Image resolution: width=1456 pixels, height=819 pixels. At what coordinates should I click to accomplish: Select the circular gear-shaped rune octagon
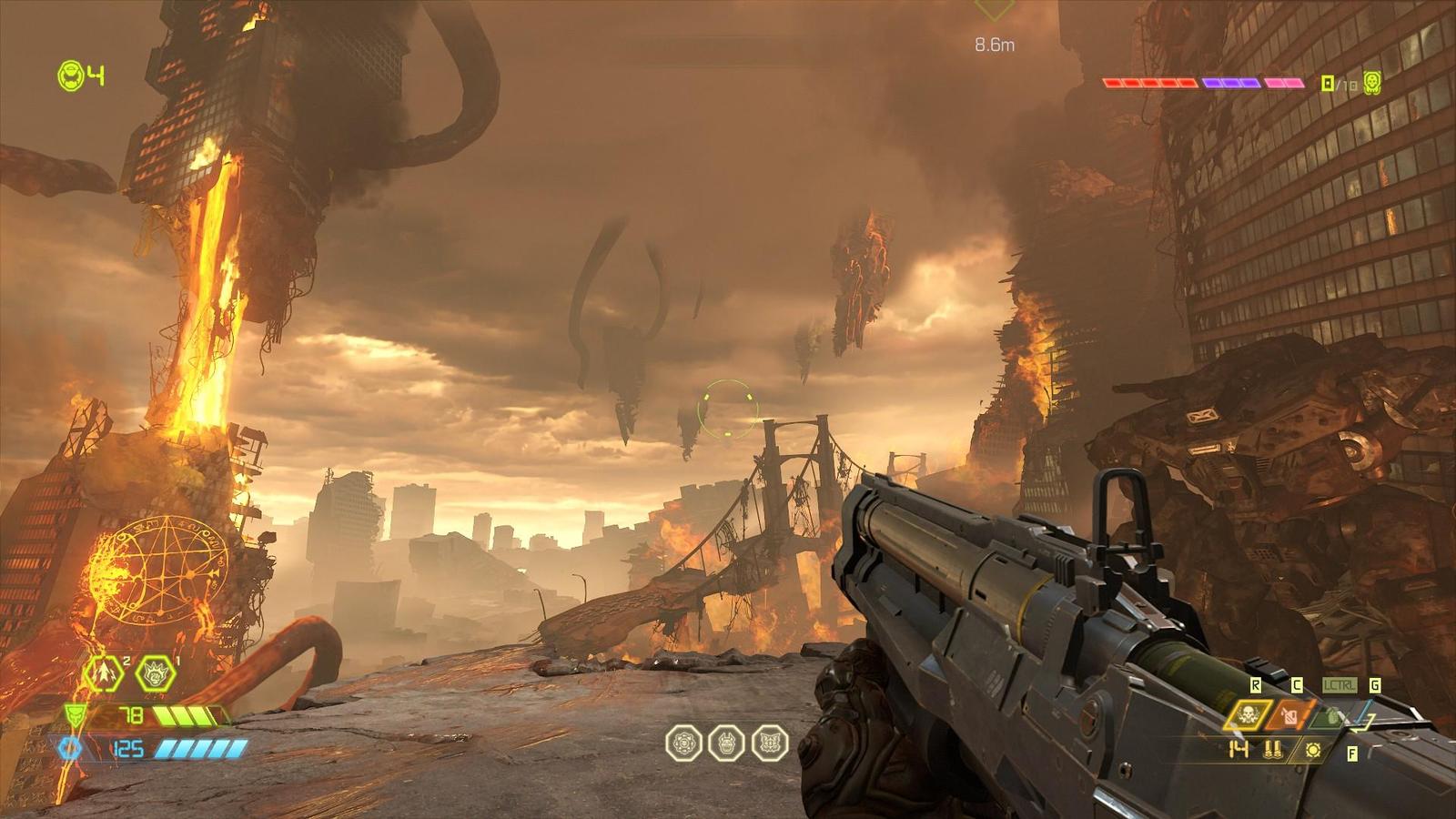coord(683,743)
